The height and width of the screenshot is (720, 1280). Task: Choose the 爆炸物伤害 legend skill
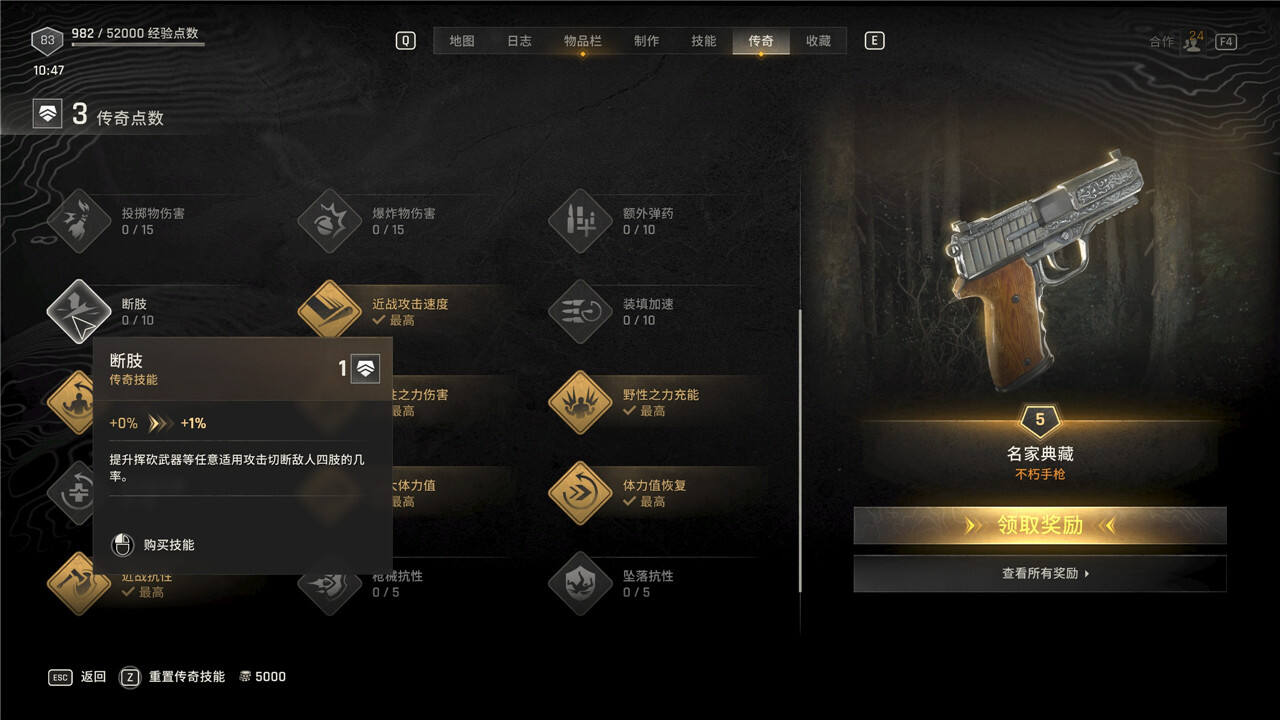(x=330, y=221)
